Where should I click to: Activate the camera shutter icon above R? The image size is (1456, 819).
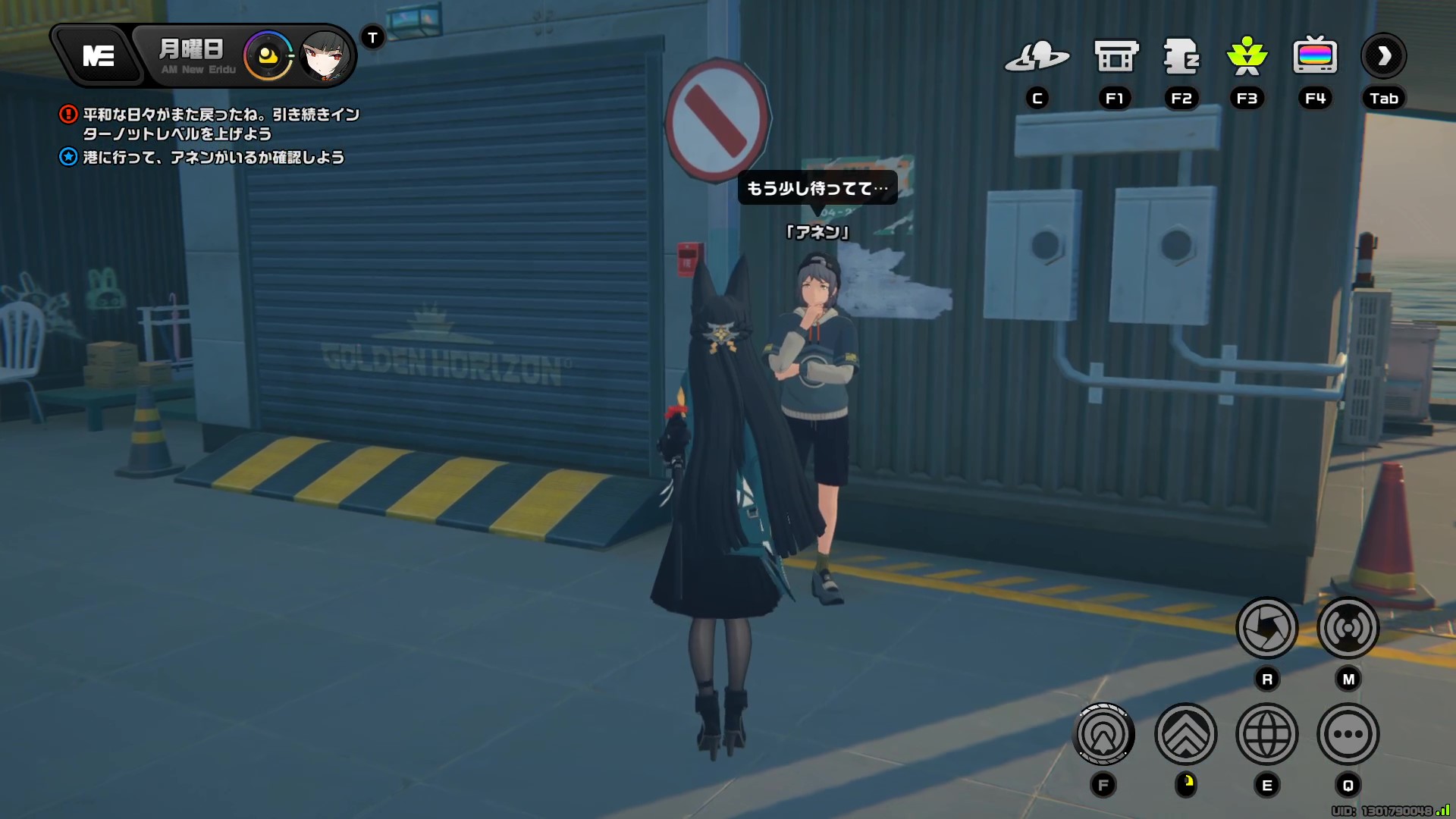pos(1266,628)
